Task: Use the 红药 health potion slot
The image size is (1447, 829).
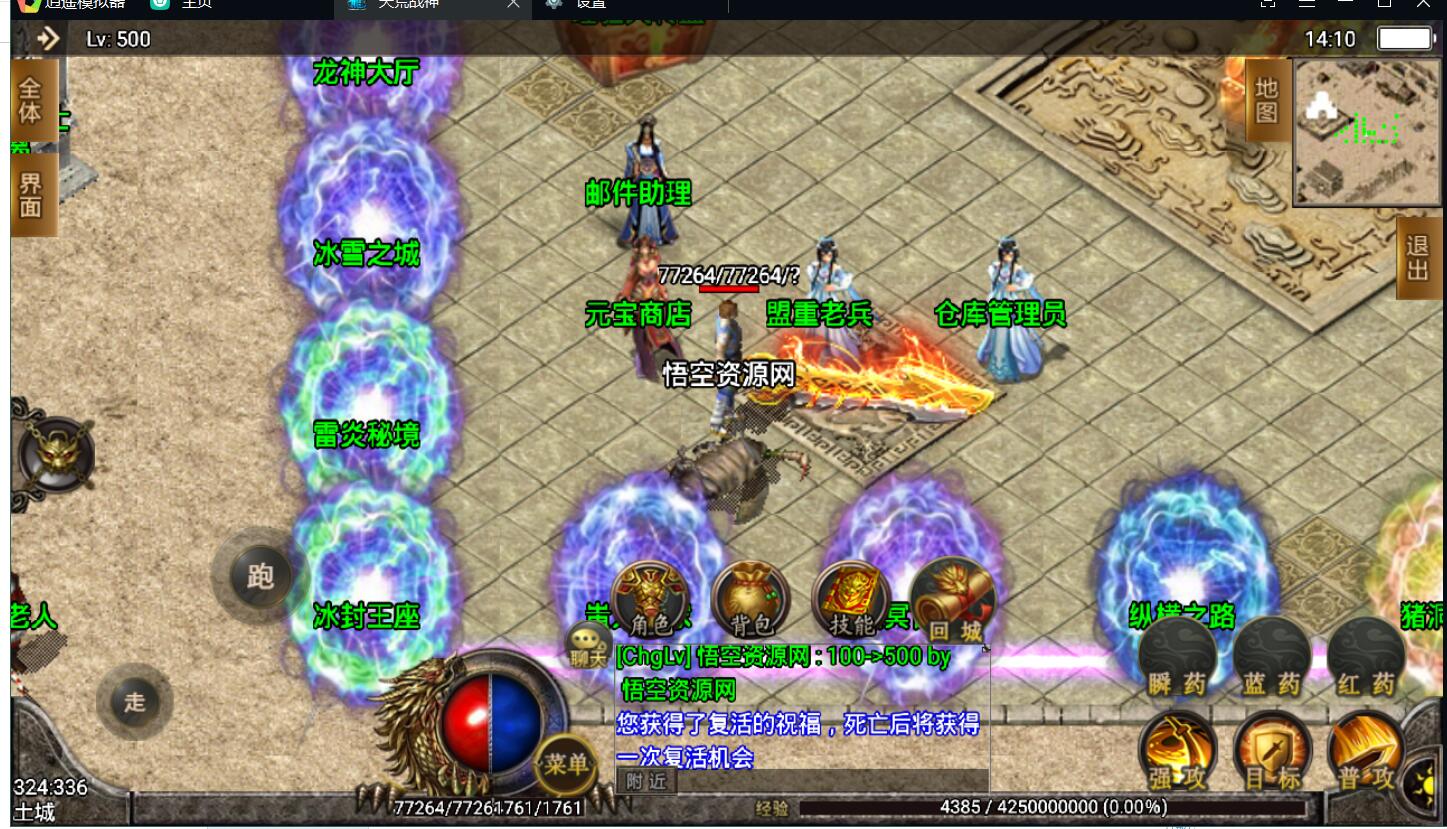Action: 1366,658
